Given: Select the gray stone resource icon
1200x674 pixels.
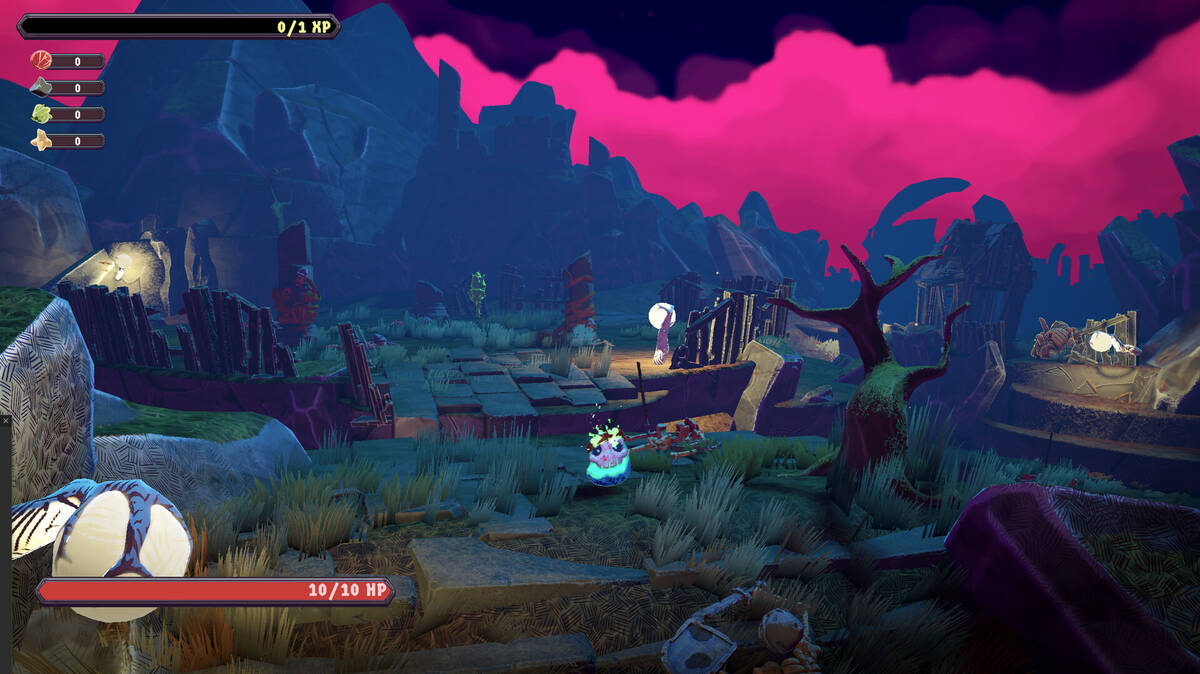Looking at the screenshot, I should 41,87.
